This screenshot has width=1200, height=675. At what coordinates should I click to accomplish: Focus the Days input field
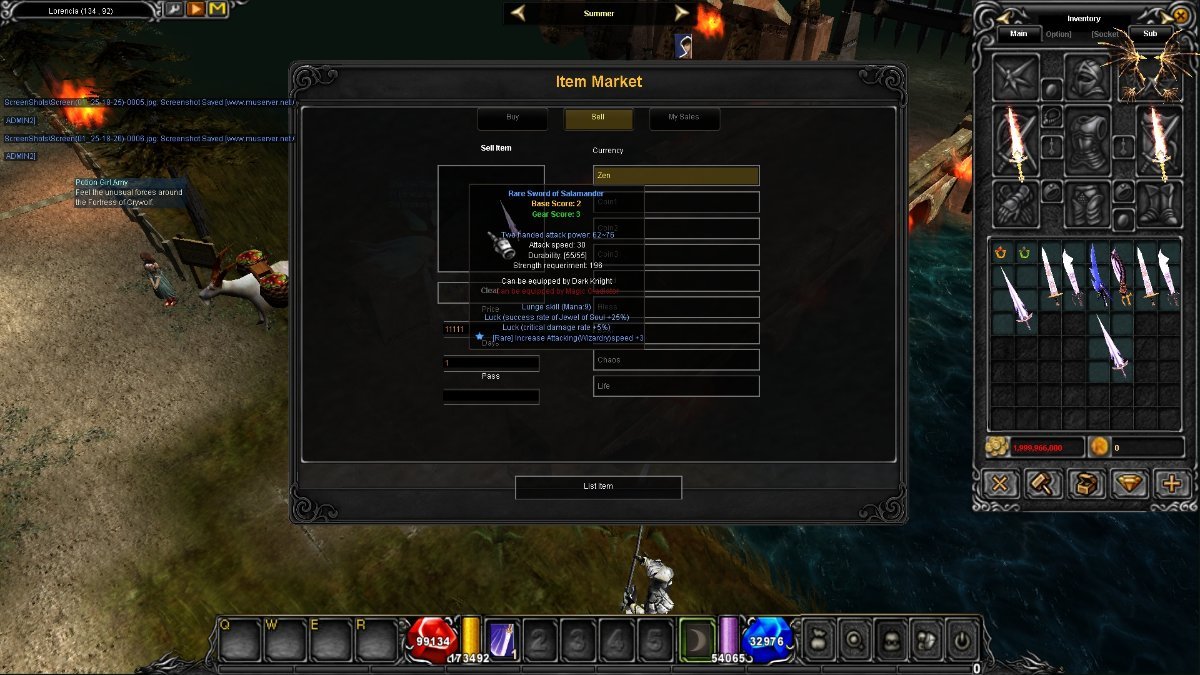coord(491,363)
